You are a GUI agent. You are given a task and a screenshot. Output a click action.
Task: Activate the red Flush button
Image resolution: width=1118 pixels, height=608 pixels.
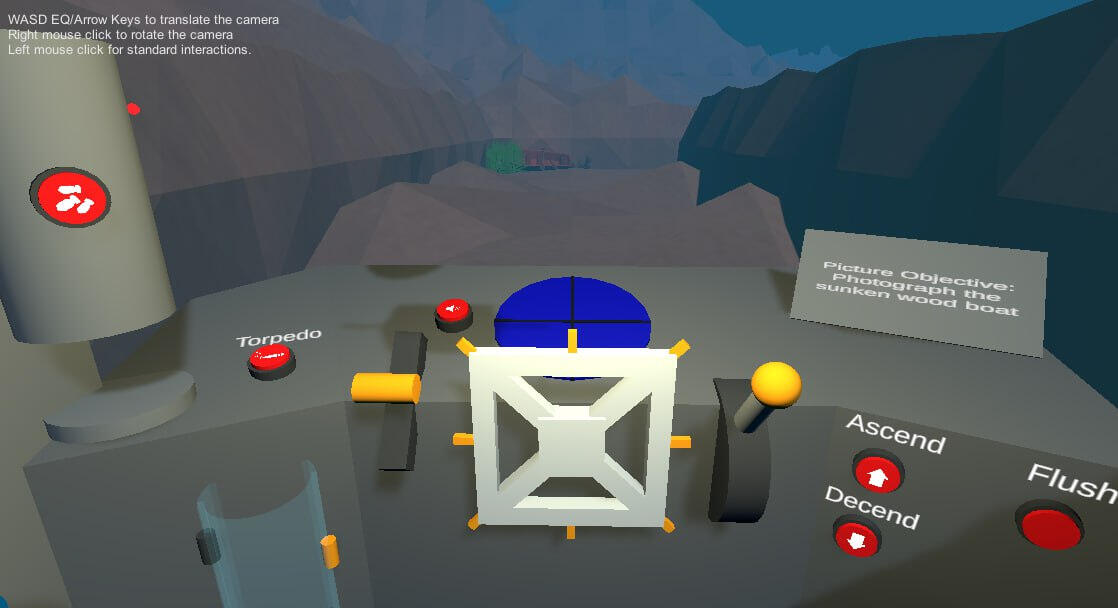(1051, 524)
